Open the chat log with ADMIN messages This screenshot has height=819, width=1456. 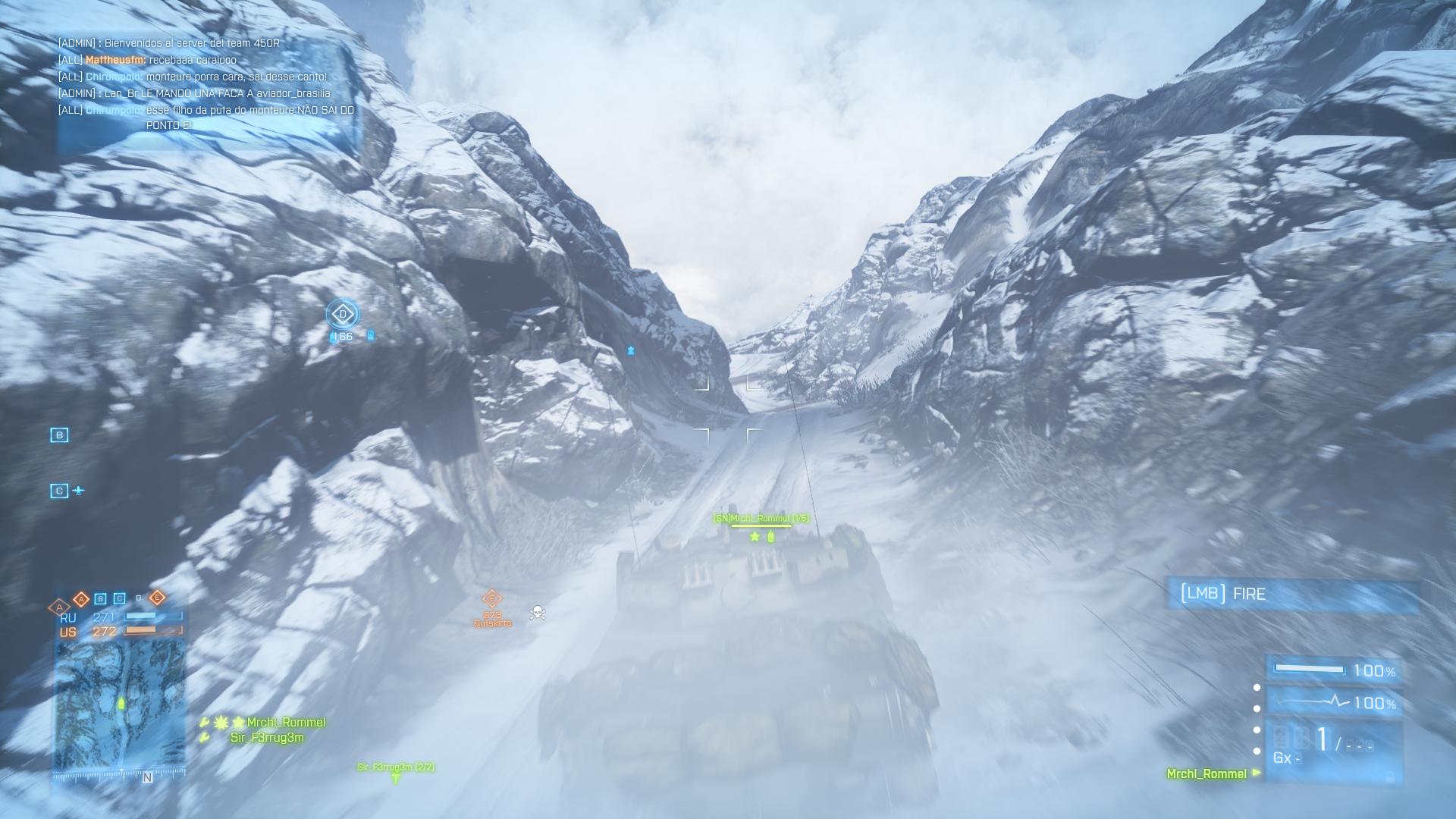[206, 84]
